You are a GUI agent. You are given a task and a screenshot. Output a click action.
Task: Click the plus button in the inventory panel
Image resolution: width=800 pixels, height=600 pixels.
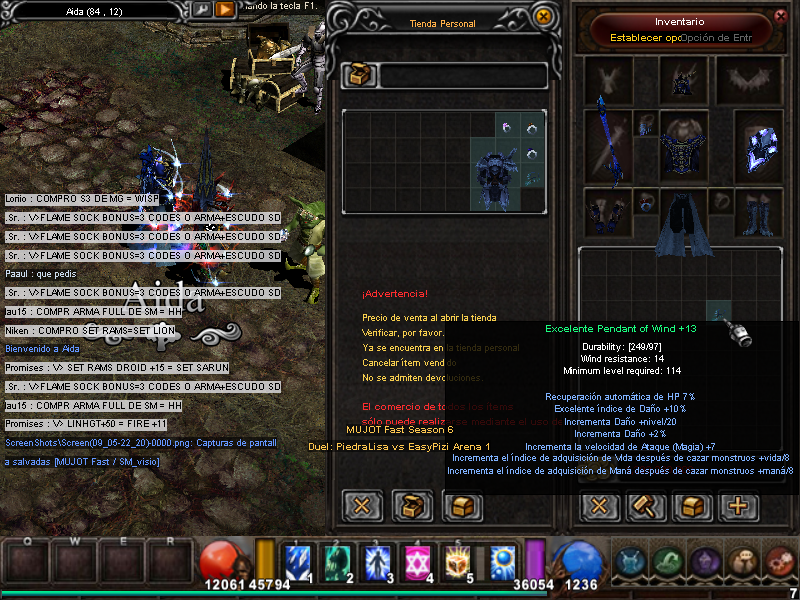[738, 505]
